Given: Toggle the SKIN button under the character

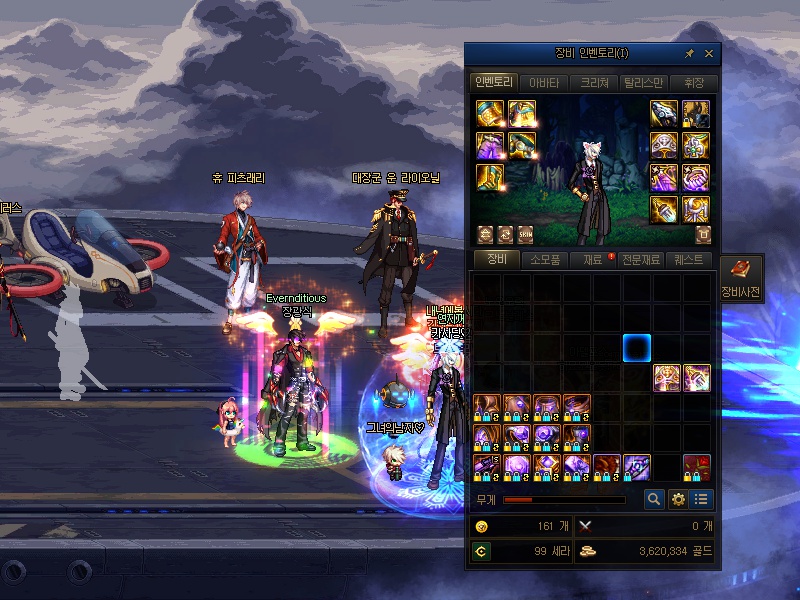Looking at the screenshot, I should point(525,234).
